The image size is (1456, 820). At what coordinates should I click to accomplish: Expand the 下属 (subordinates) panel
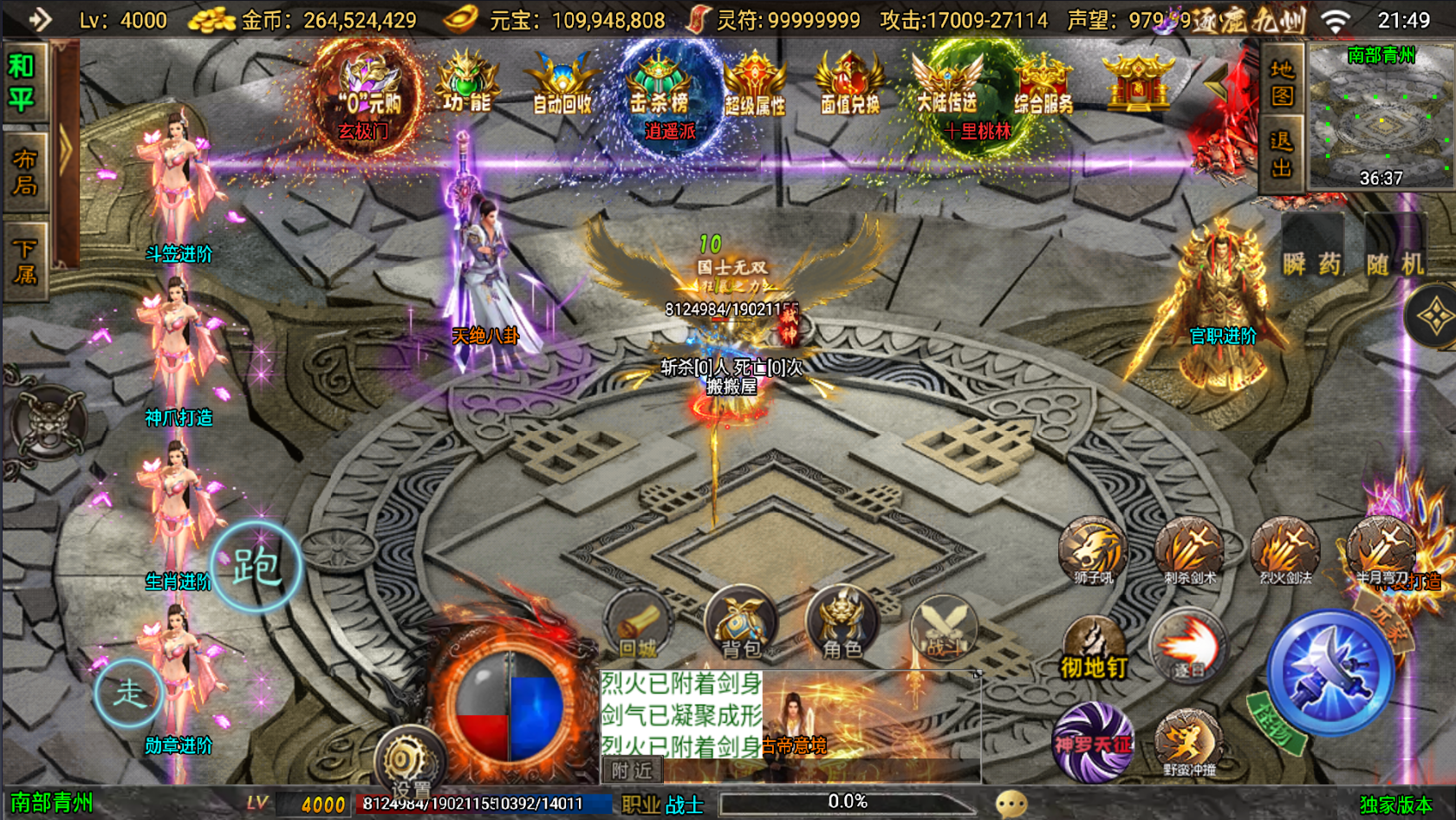tap(23, 256)
